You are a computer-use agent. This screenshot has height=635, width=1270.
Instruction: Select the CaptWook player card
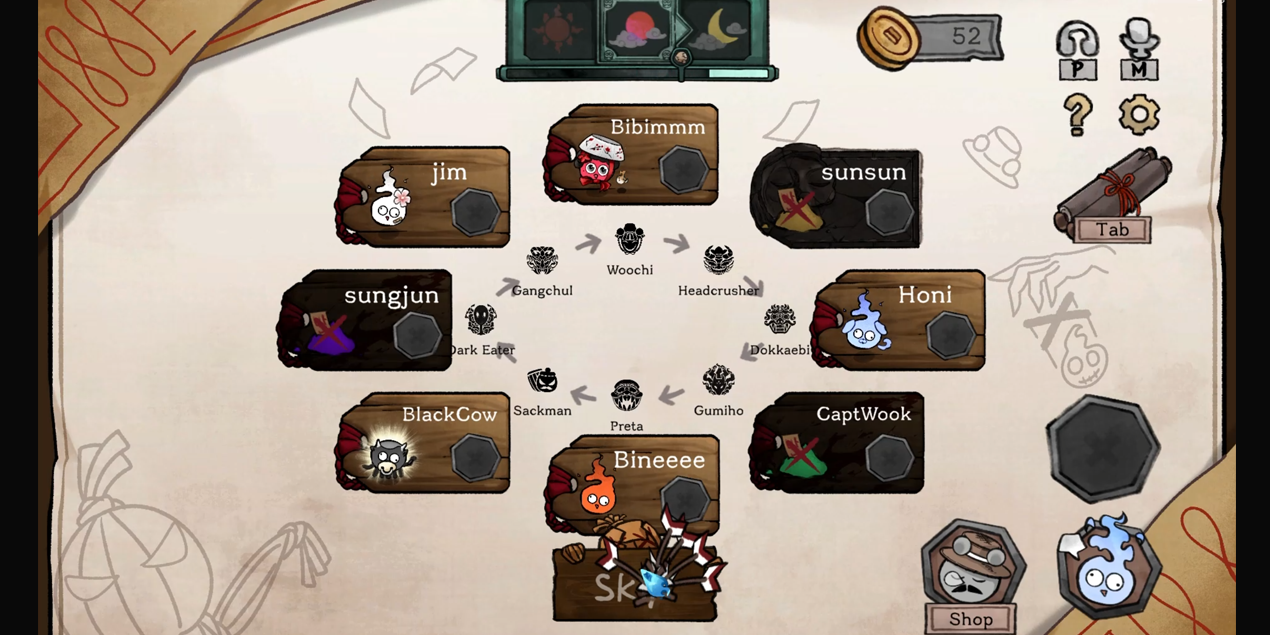coord(838,442)
